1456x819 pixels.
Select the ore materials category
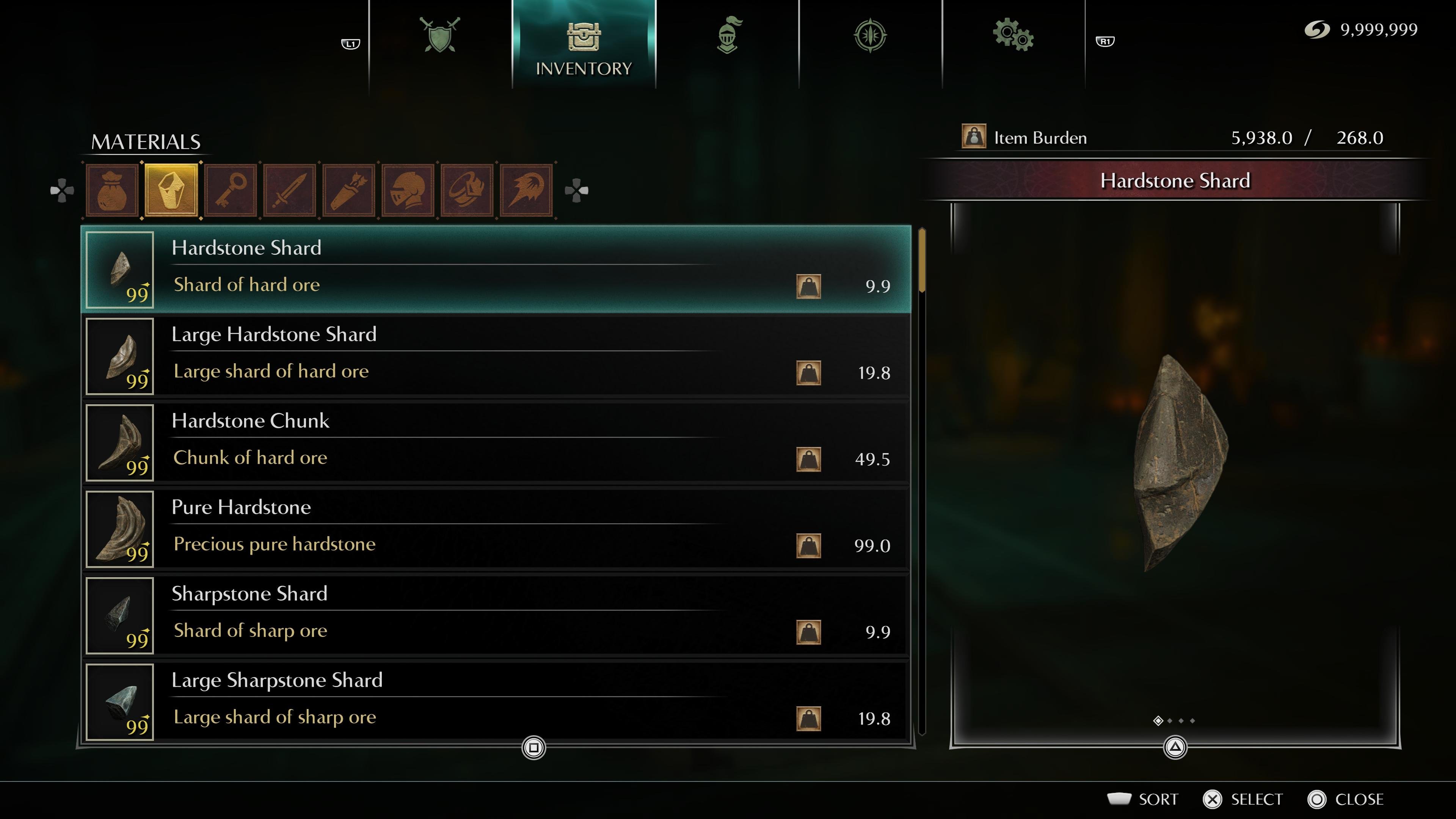pos(171,190)
